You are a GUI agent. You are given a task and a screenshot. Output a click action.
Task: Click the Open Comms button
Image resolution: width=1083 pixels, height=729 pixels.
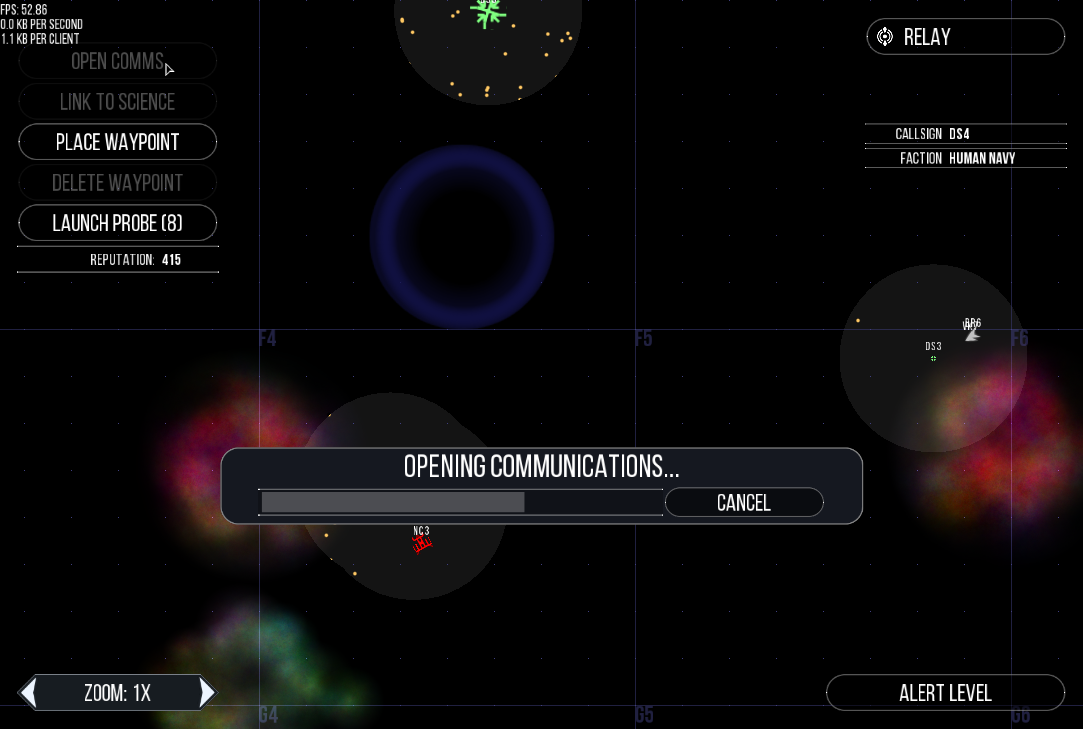click(x=117, y=61)
